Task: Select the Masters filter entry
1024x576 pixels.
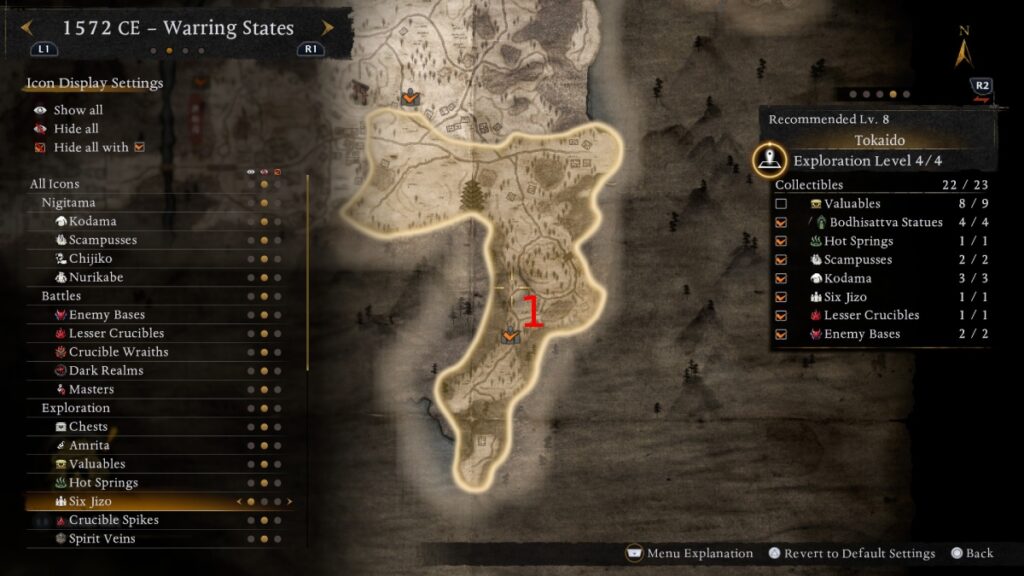Action: 91,389
